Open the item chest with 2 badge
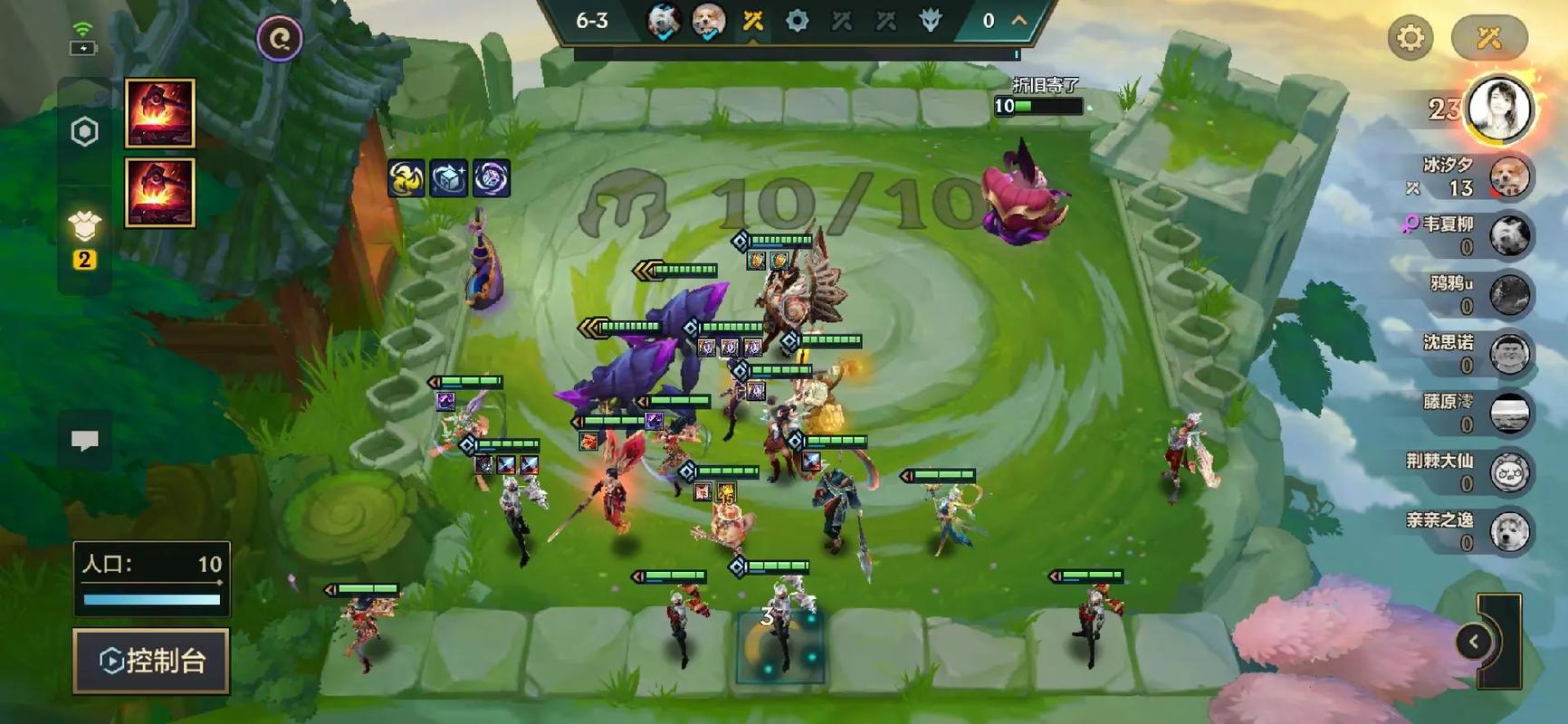 pos(84,226)
